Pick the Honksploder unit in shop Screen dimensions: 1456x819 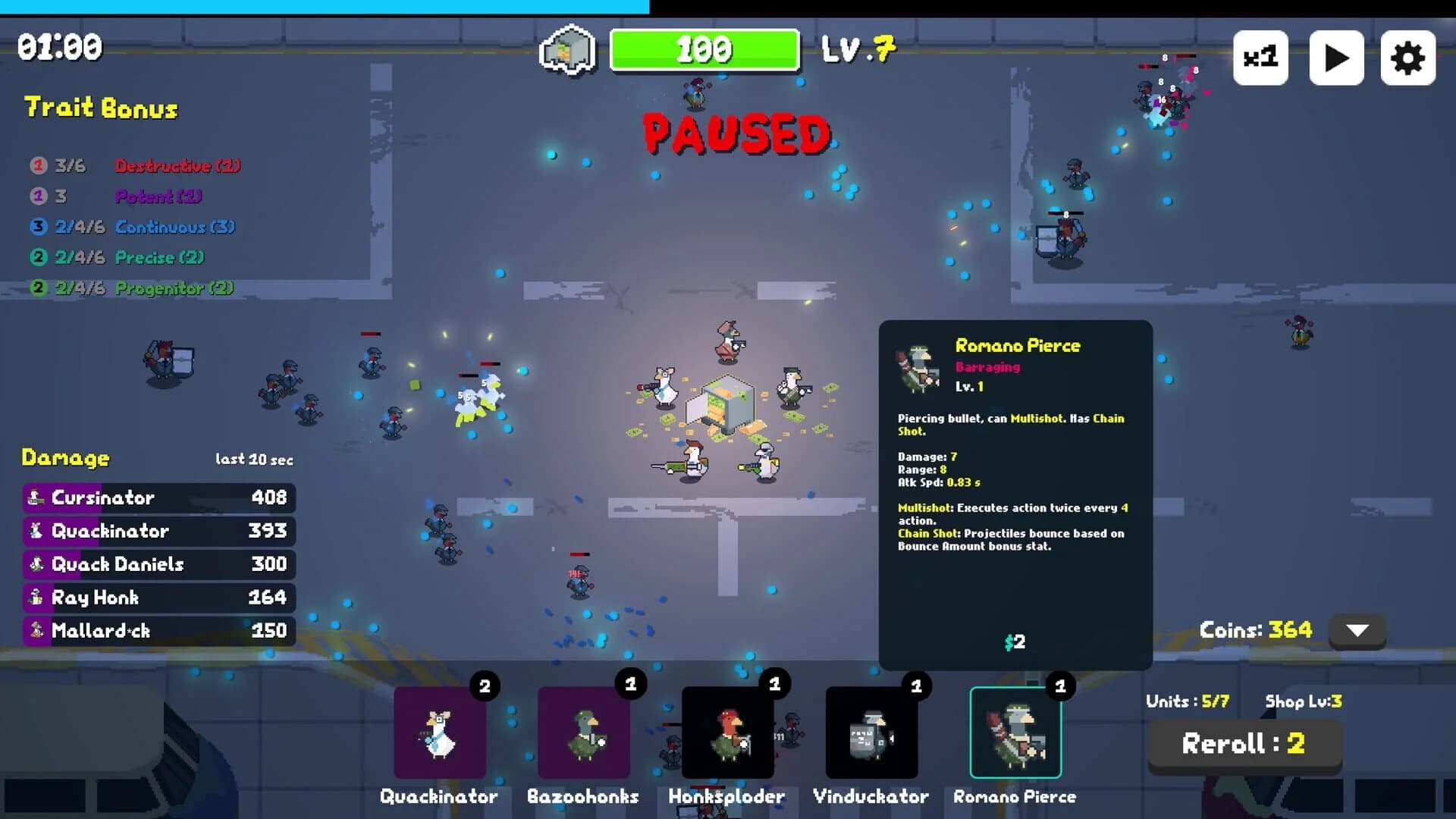coord(727,732)
